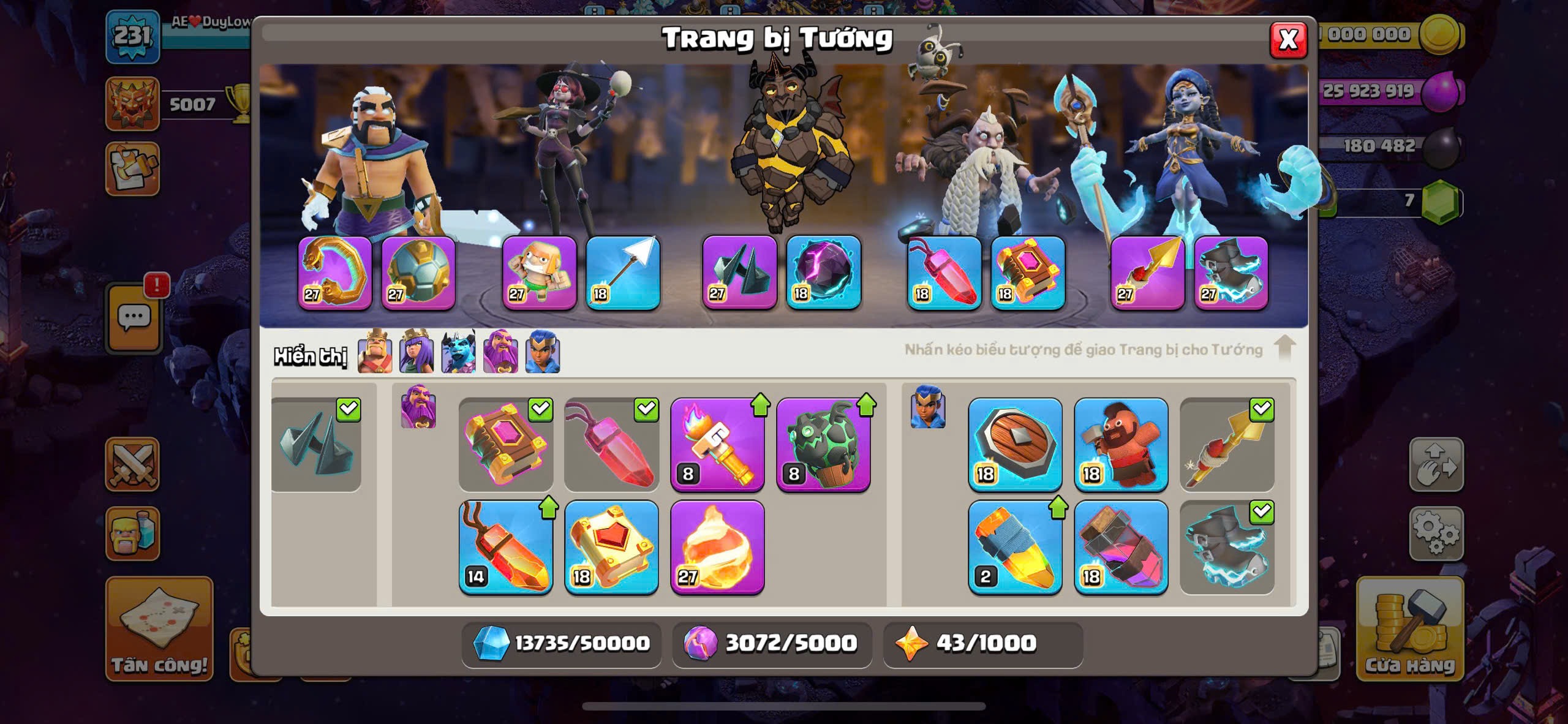This screenshot has width=1568, height=724.
Task: Select the level 8 Heroic Torch
Action: 717,445
